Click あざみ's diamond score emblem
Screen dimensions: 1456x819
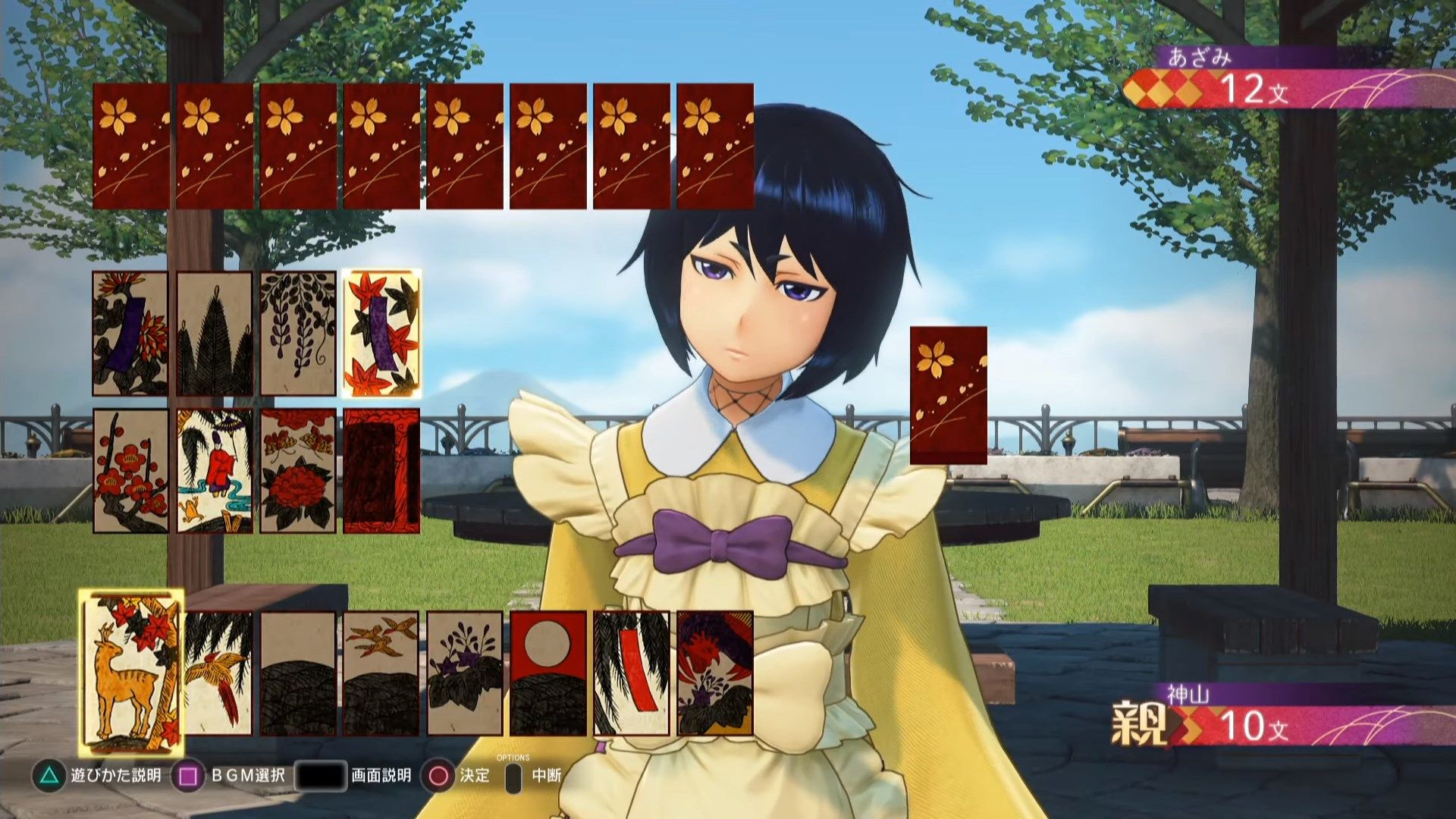coord(1160,89)
